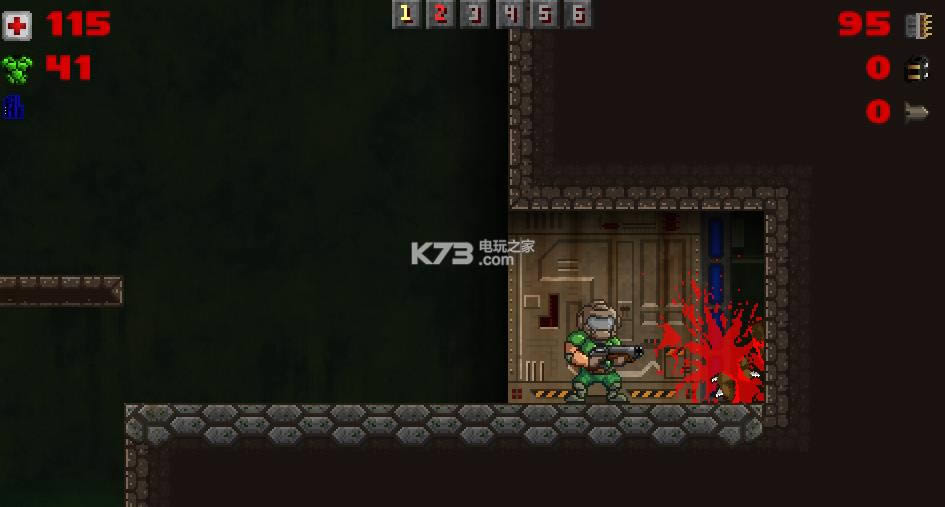945x507 pixels.
Task: Switch to weapon slot 2
Action: click(x=440, y=14)
